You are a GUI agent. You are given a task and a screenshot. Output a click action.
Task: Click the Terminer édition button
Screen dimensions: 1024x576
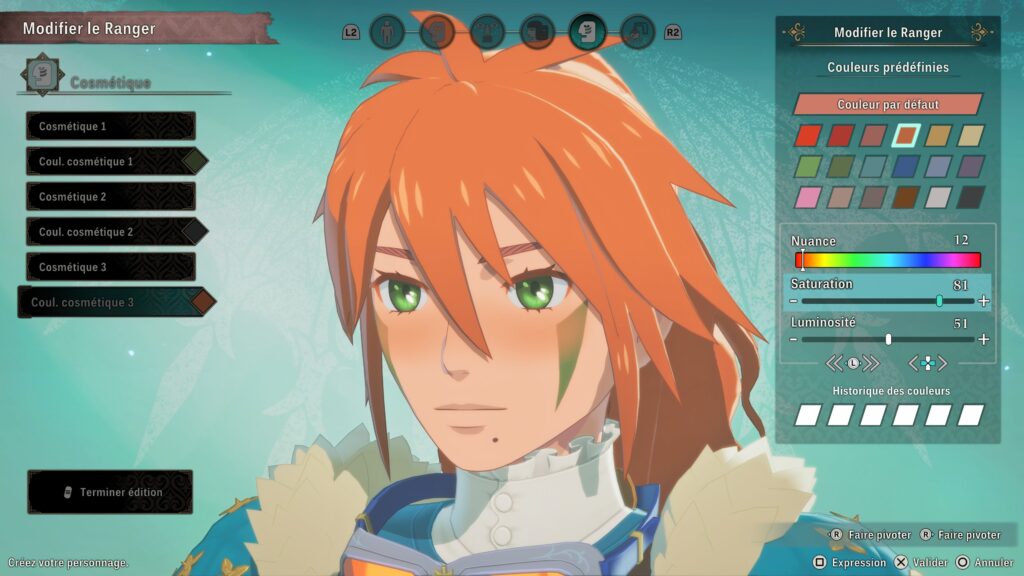[110, 492]
